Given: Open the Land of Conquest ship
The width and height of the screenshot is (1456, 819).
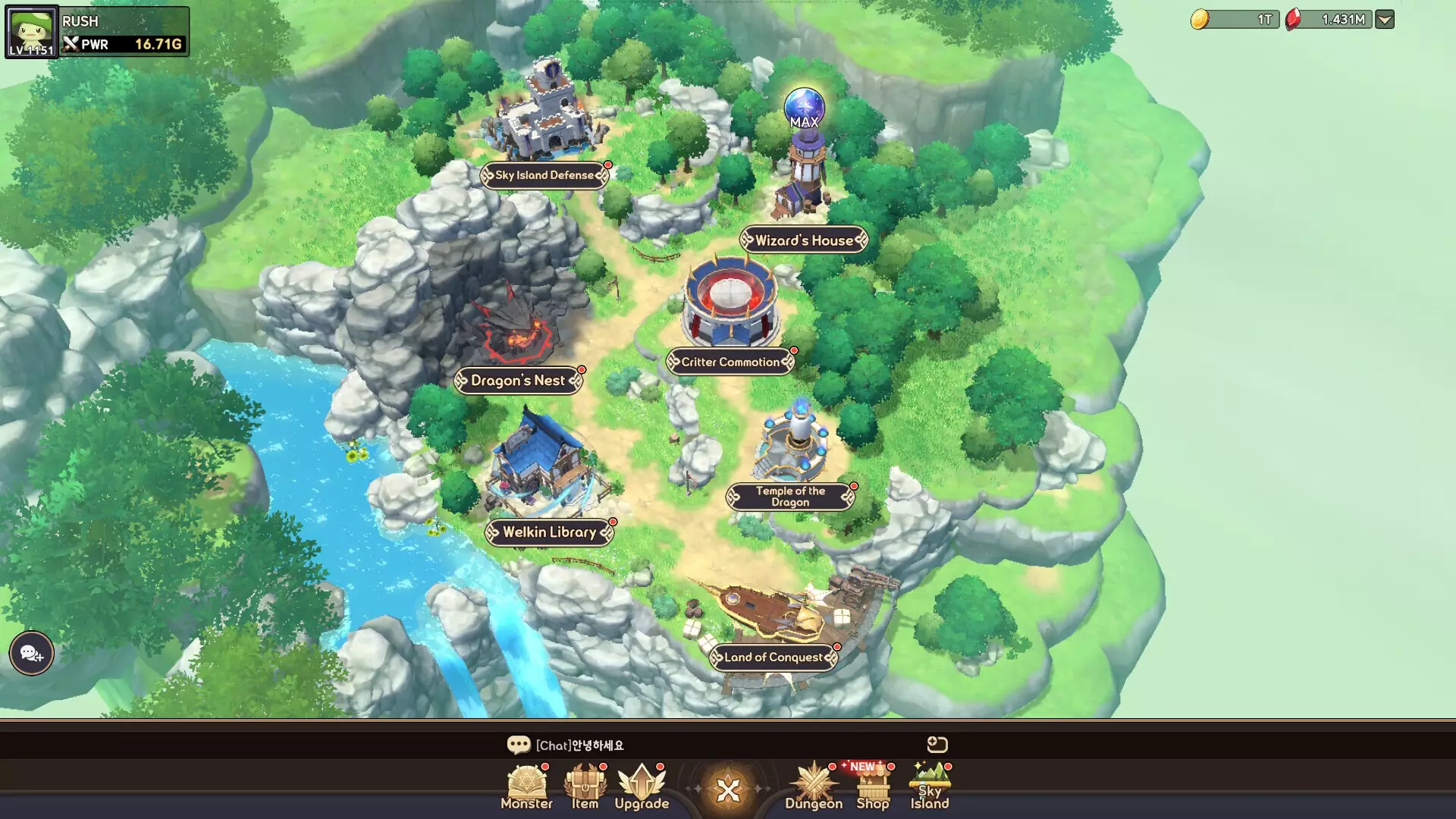Looking at the screenshot, I should (773, 658).
